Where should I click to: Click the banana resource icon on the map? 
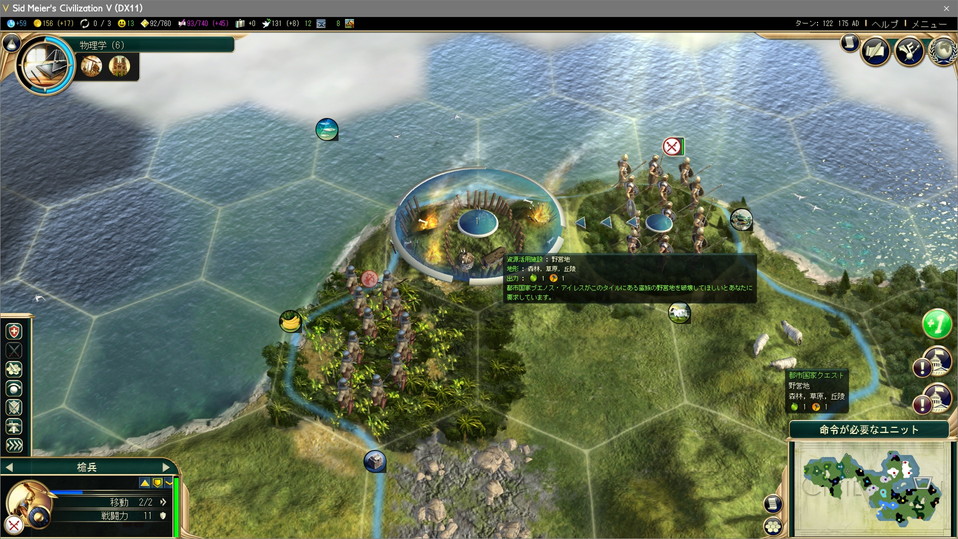(x=290, y=322)
